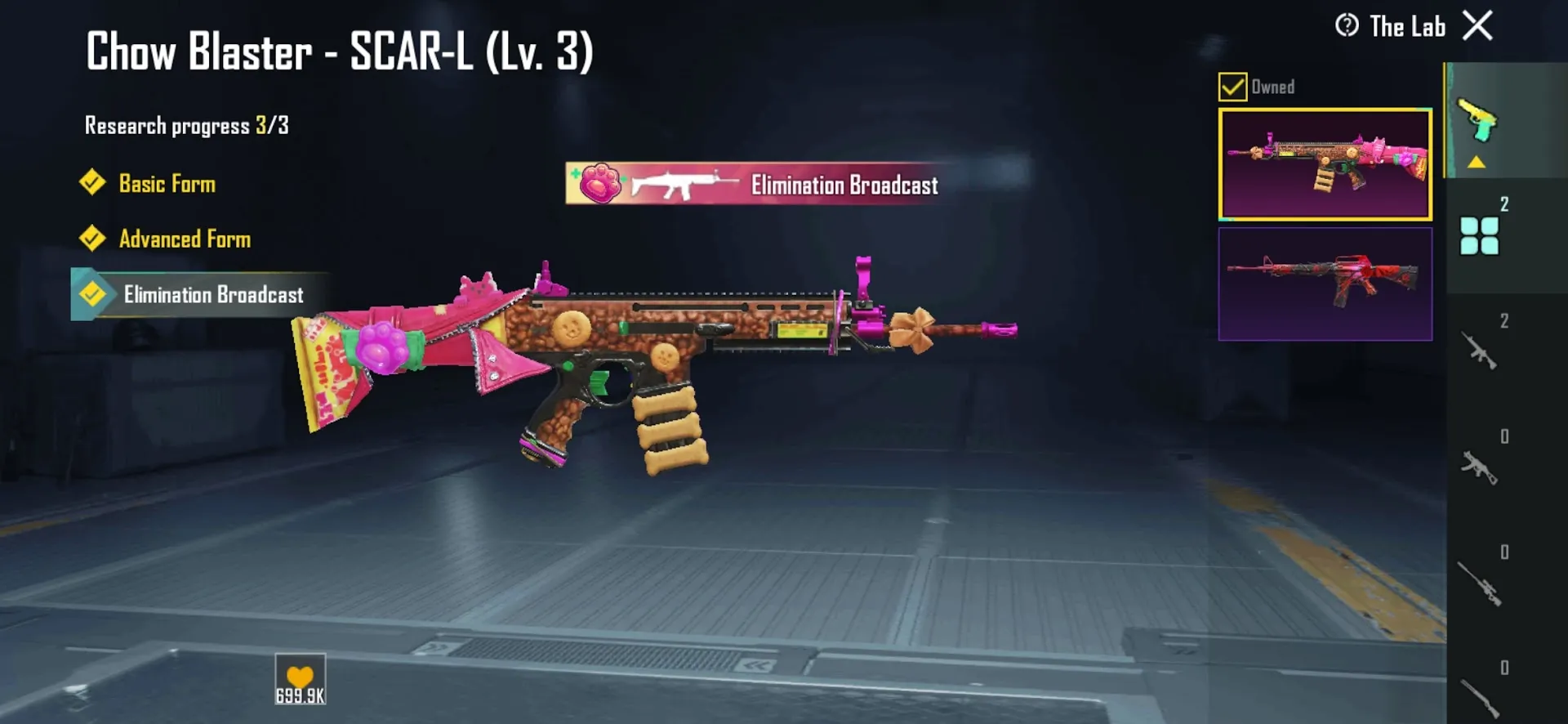Open Research progress 3/3 details
This screenshot has width=1568, height=724.
pos(188,124)
